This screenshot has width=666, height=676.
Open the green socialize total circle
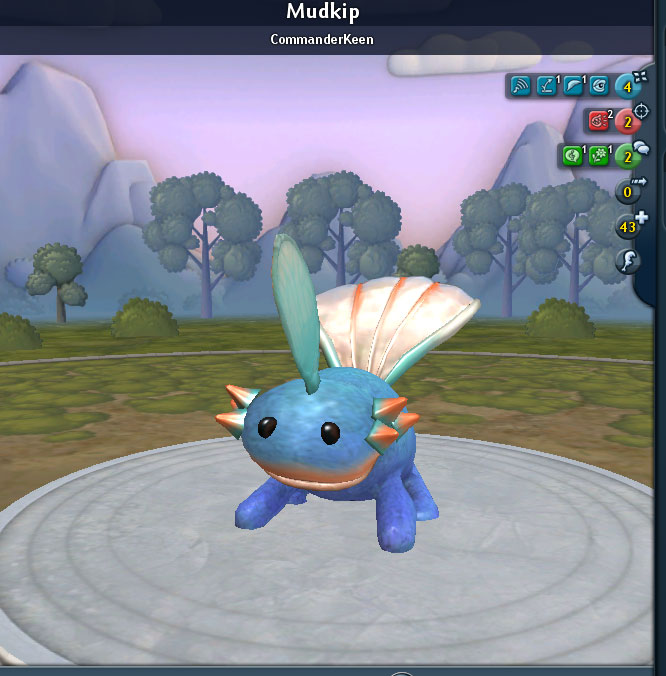(628, 157)
